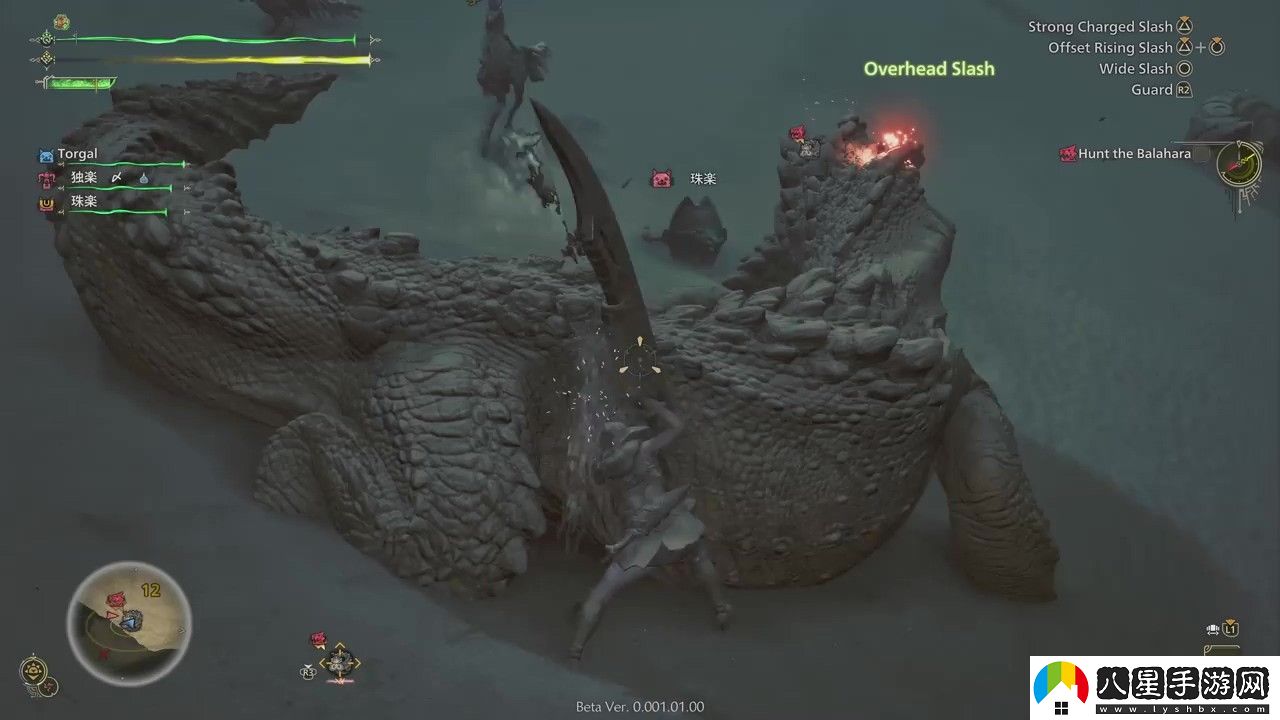The image size is (1280, 720).
Task: Select the Hunt the Balahara objective text
Action: [x=1134, y=153]
